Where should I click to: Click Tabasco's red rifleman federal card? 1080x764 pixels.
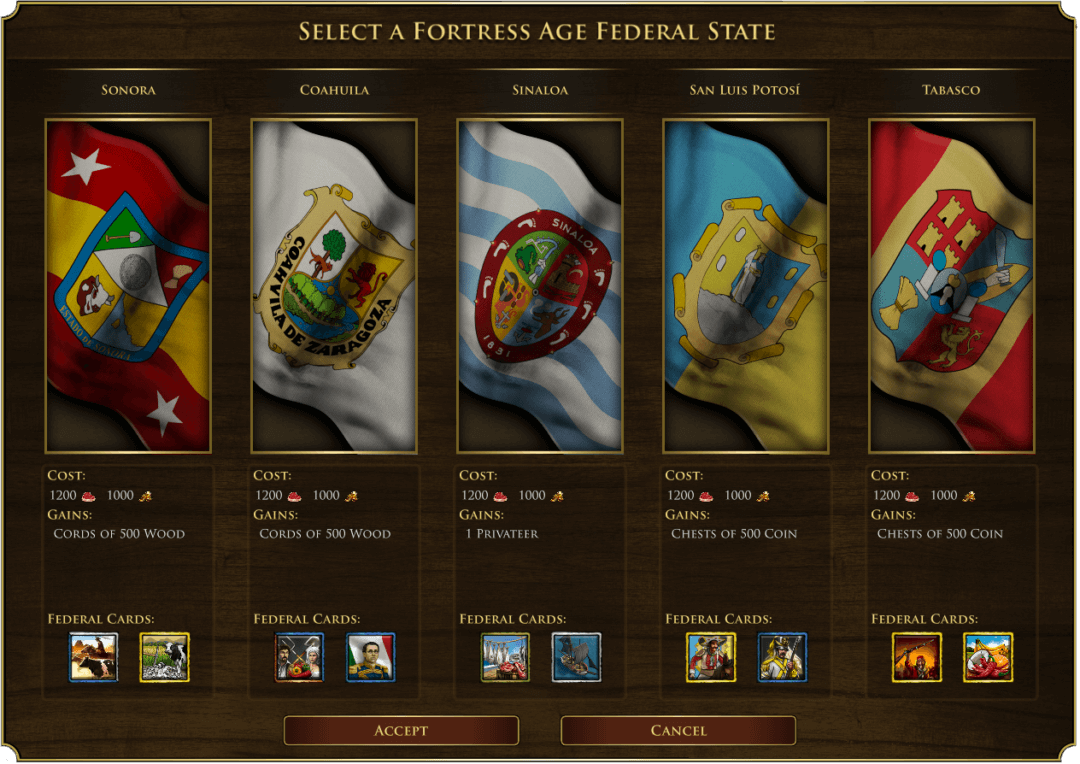click(x=917, y=657)
